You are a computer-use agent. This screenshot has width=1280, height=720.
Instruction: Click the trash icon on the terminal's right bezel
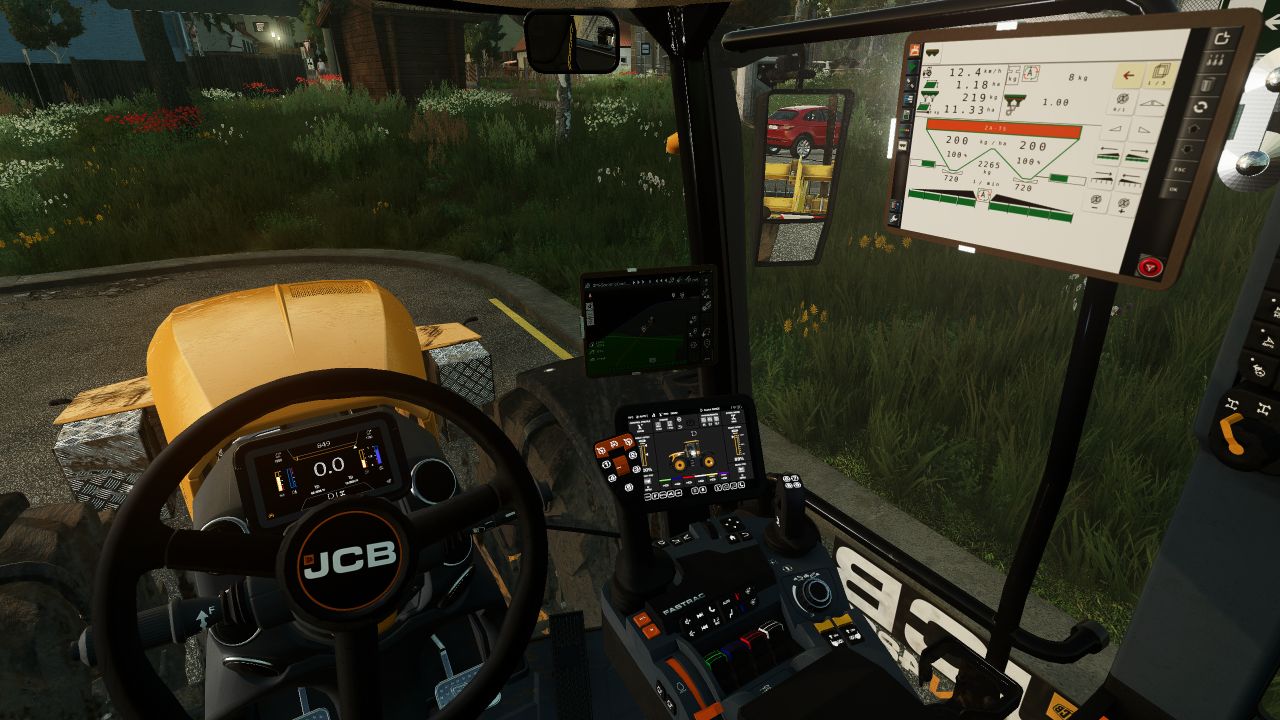[x=1208, y=85]
